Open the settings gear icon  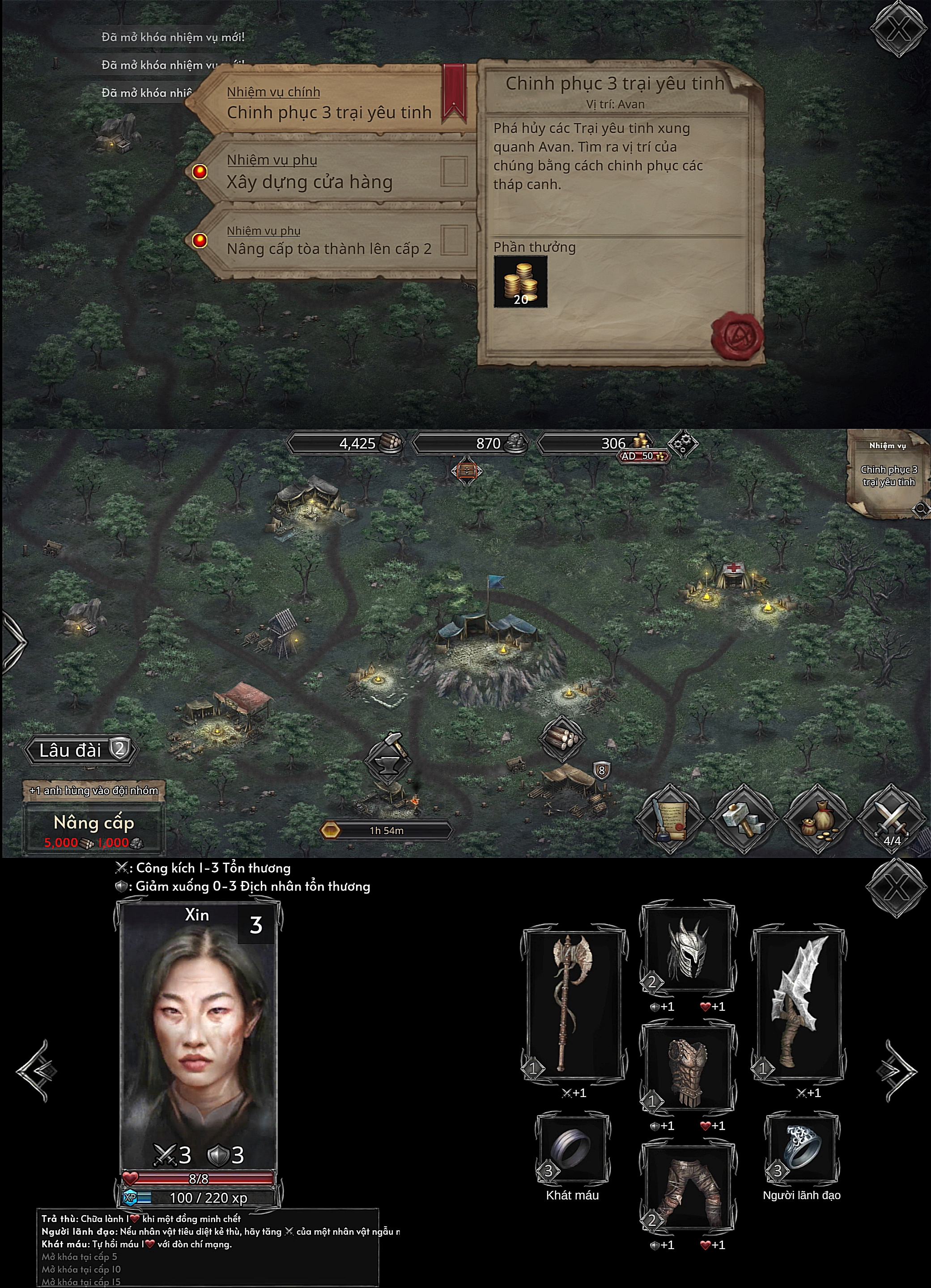pos(682,444)
